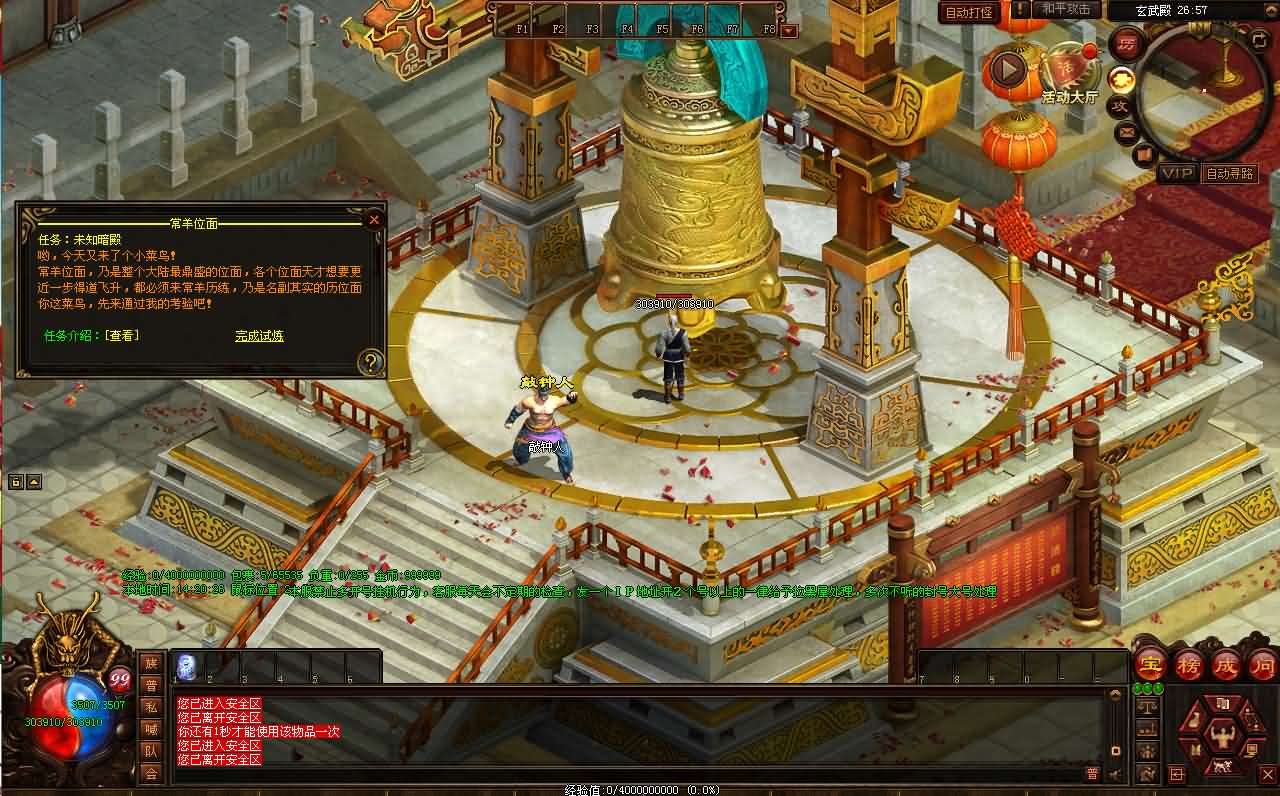Open the mail envelope icon

pos(1127,131)
